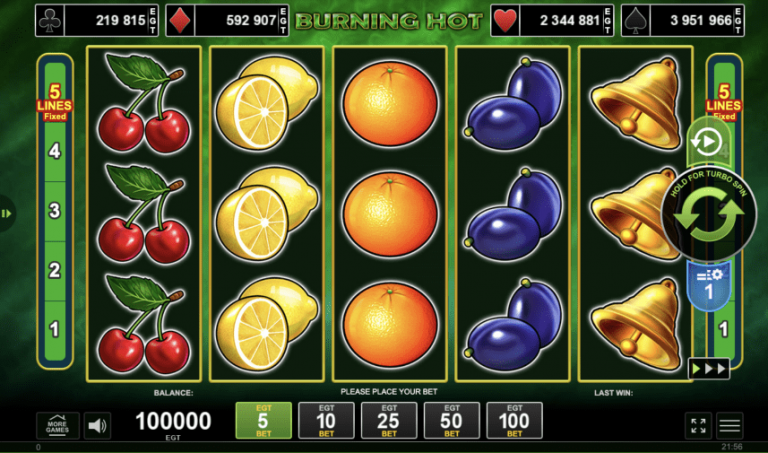Screen dimensions: 768x453
Task: Choose the 10 bet button
Action: tap(326, 420)
